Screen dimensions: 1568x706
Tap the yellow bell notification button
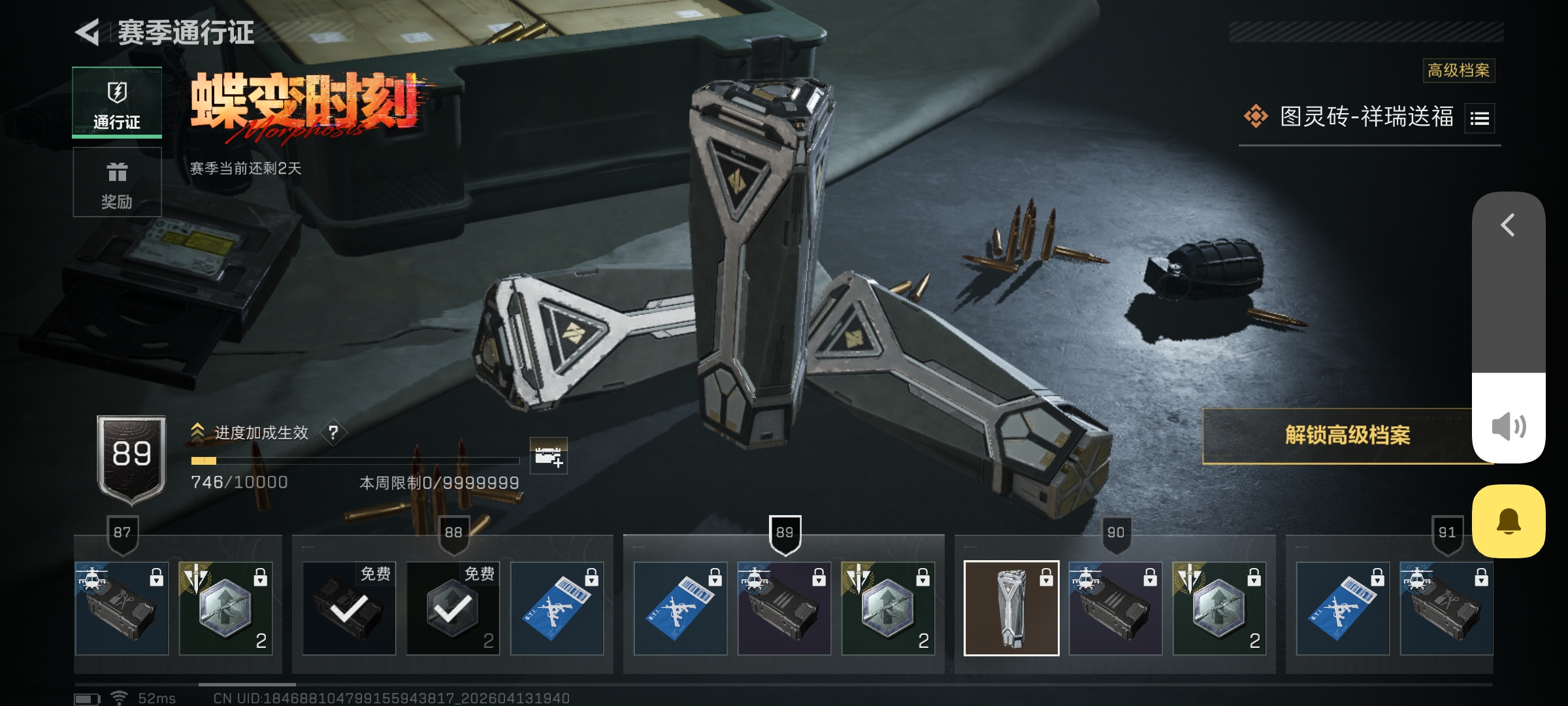pos(1509,521)
